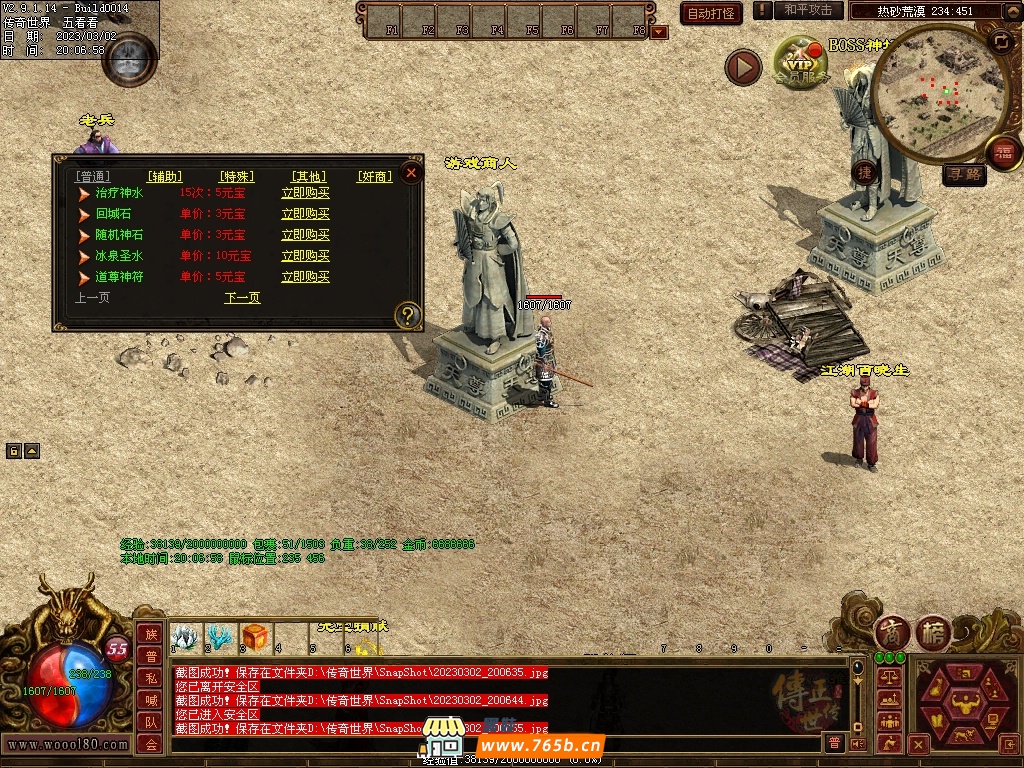Open the 特殊 shop category
The width and height of the screenshot is (1024, 768).
[238, 177]
